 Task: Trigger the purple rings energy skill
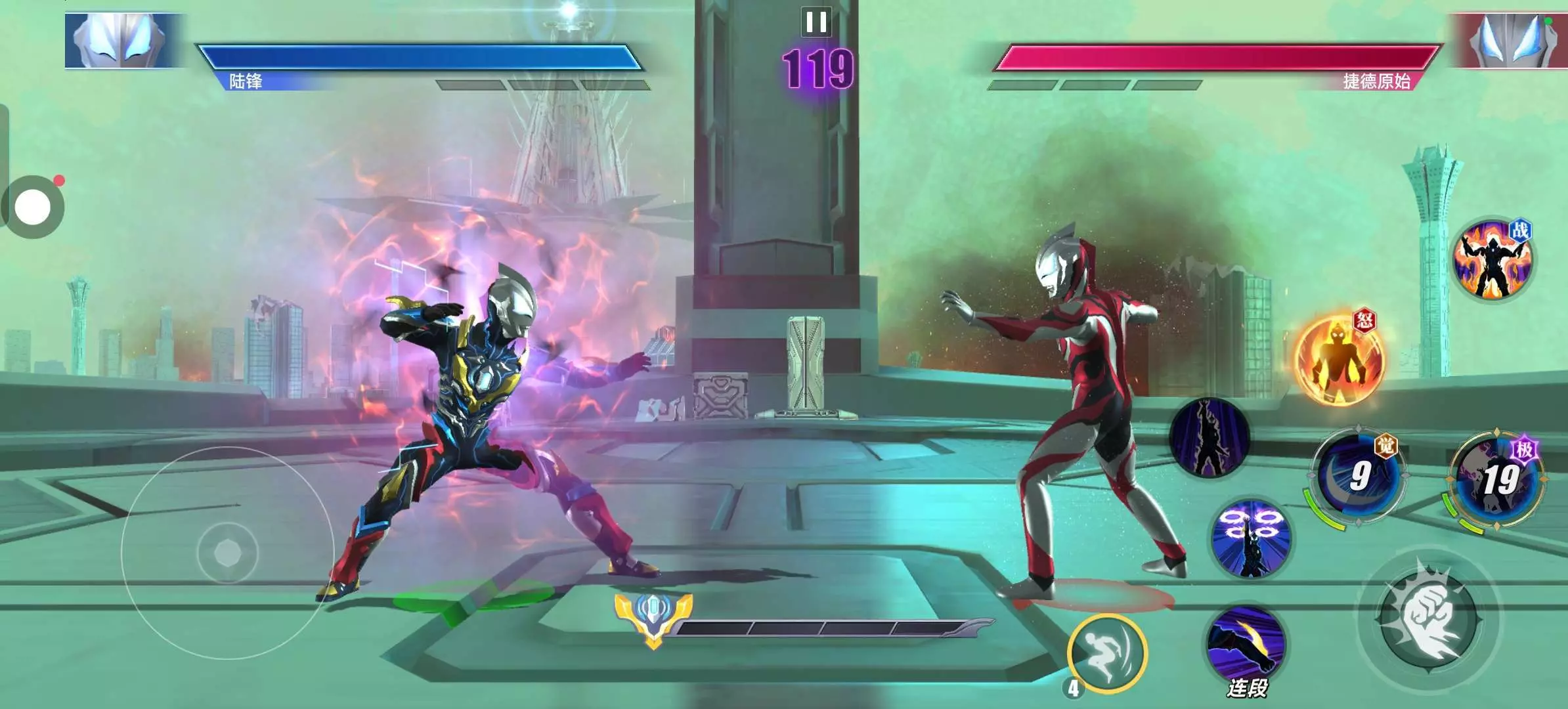click(x=1251, y=538)
